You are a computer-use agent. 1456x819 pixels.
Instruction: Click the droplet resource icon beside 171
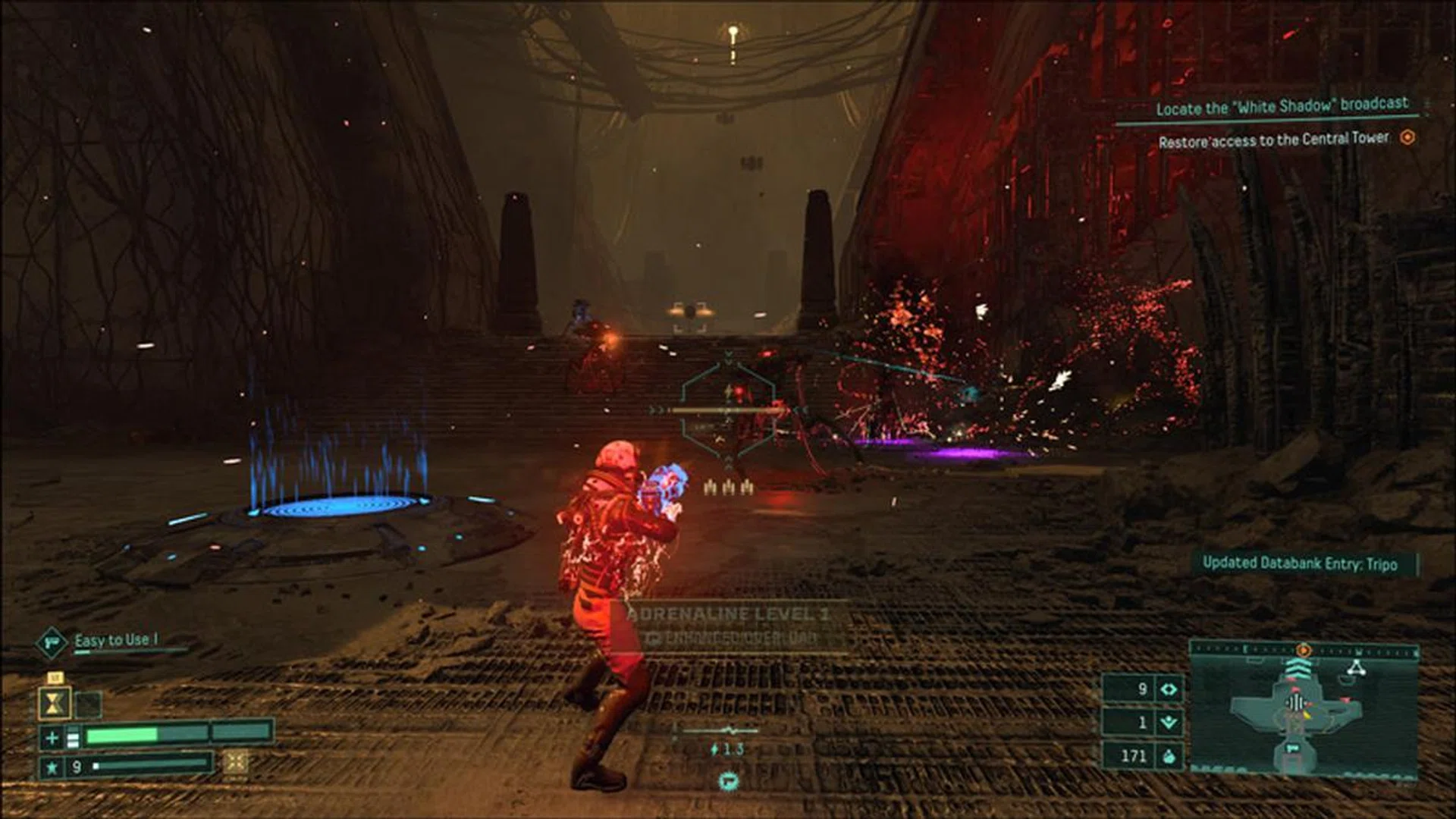tap(1169, 755)
